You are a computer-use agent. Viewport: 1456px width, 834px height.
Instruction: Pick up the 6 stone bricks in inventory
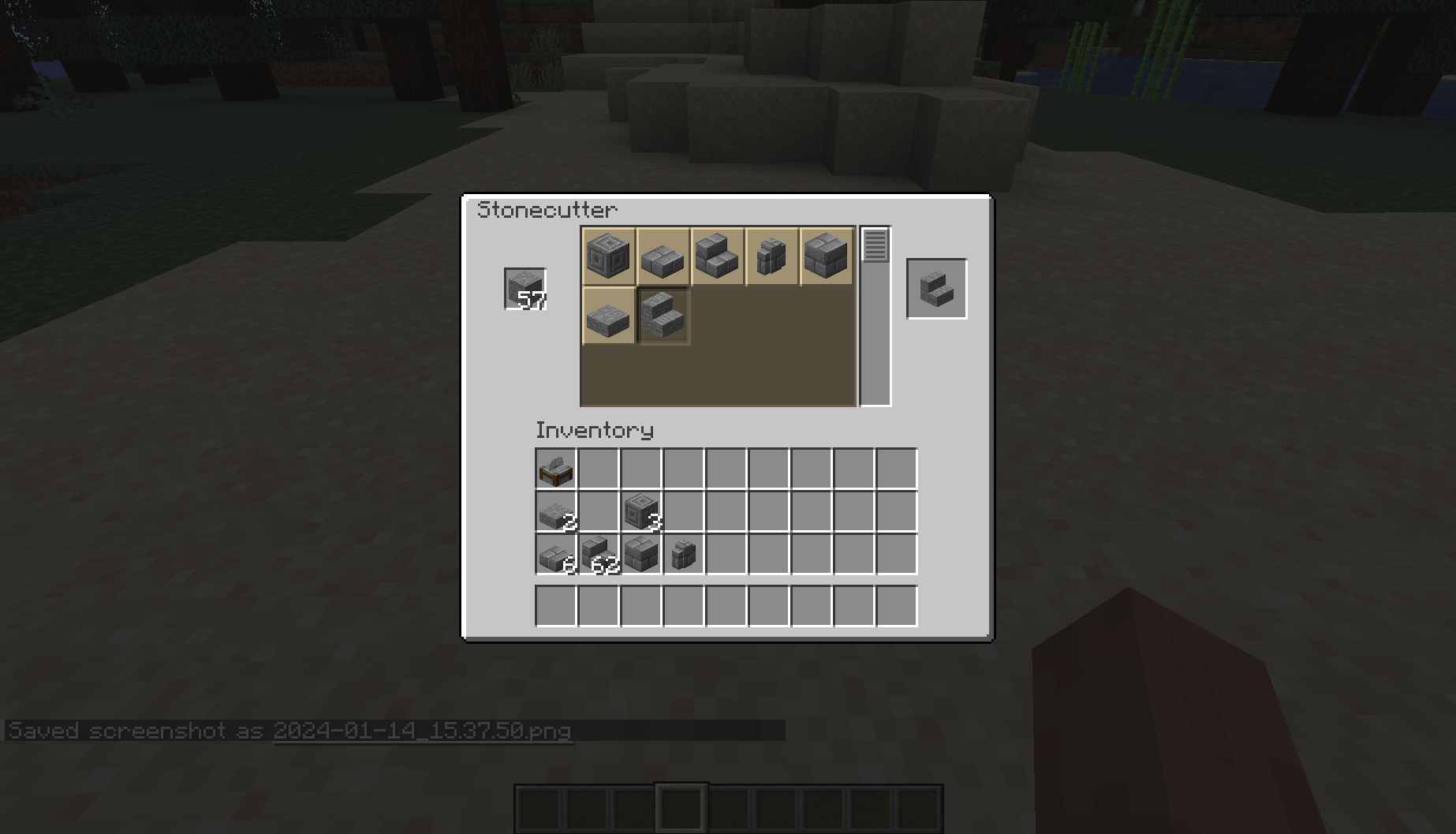click(556, 556)
